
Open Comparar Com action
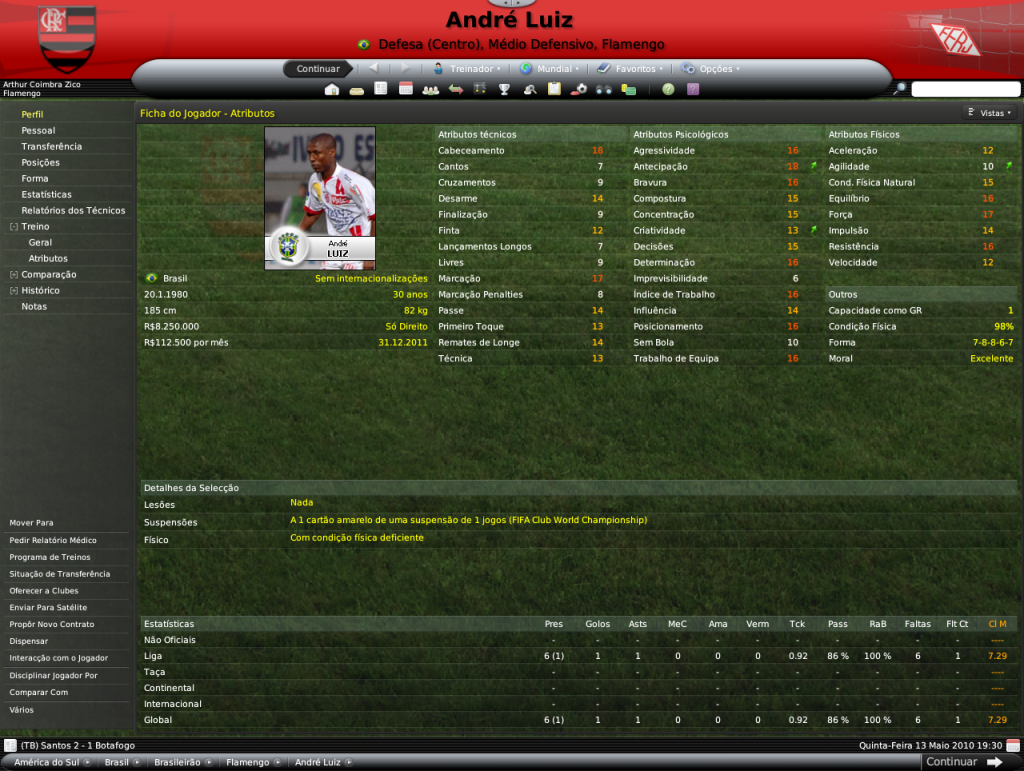[x=38, y=692]
